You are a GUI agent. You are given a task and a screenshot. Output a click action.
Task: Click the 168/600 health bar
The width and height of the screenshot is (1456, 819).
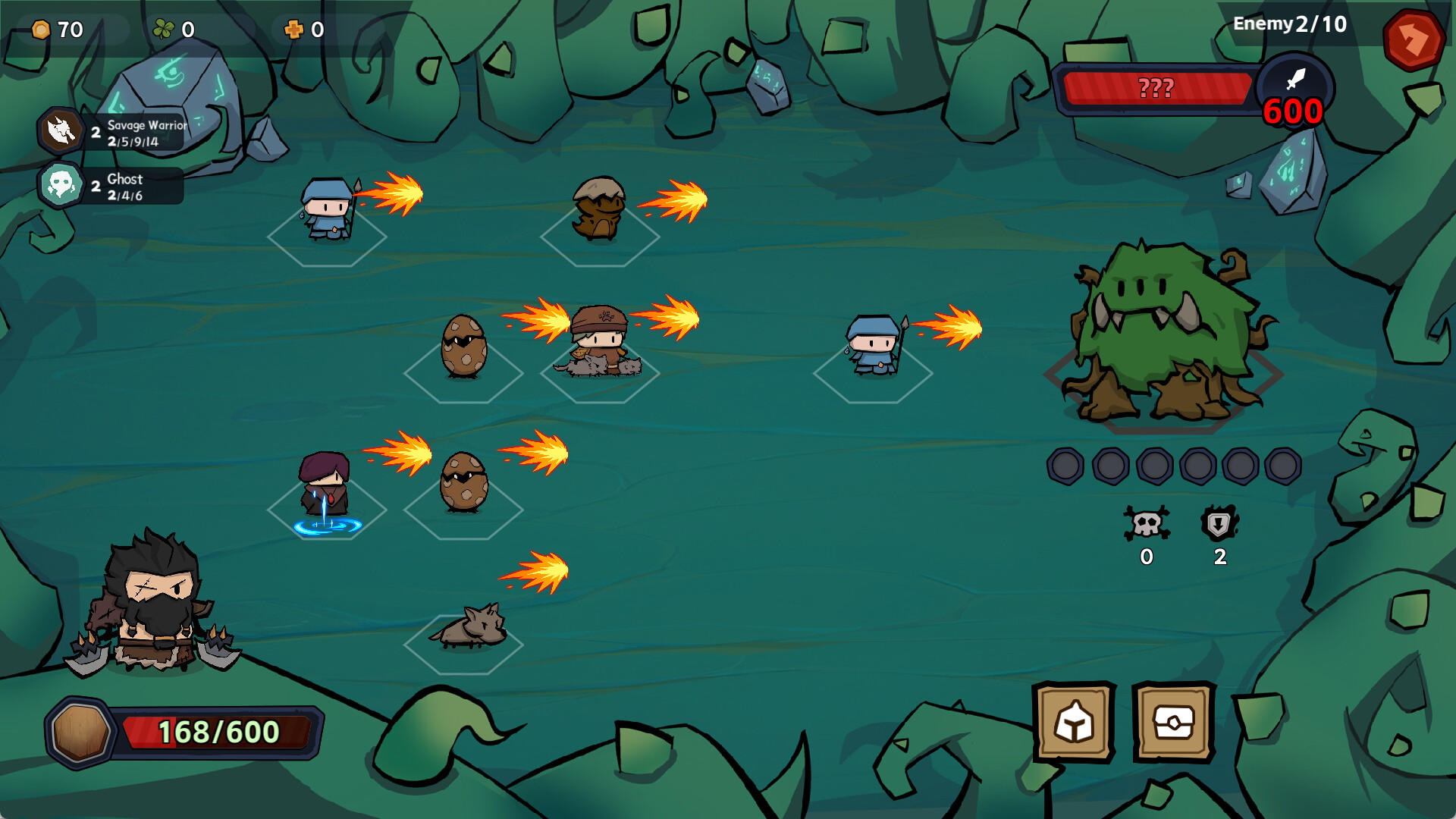(216, 732)
